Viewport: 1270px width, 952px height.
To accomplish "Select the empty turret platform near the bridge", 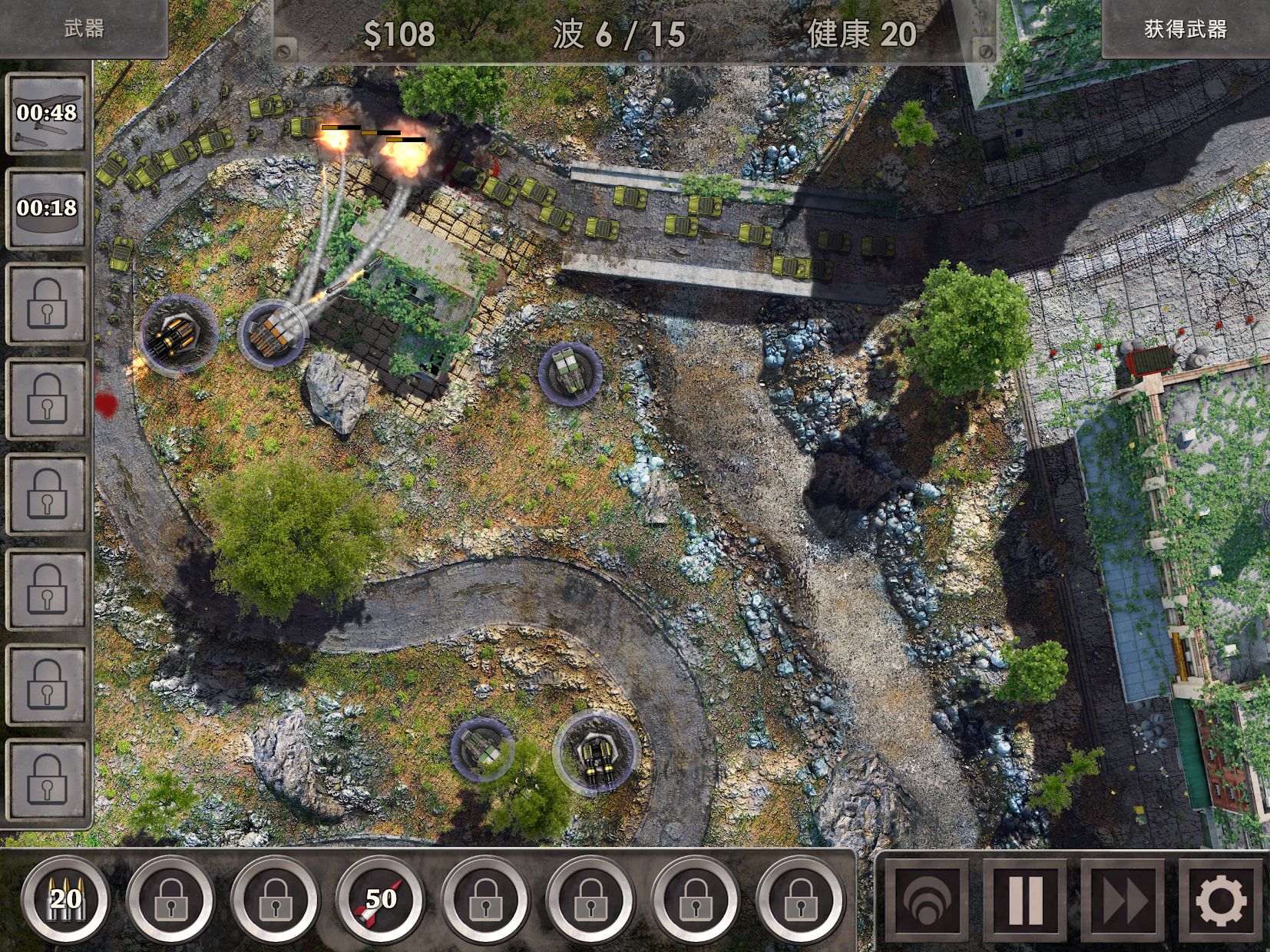I will 569,374.
